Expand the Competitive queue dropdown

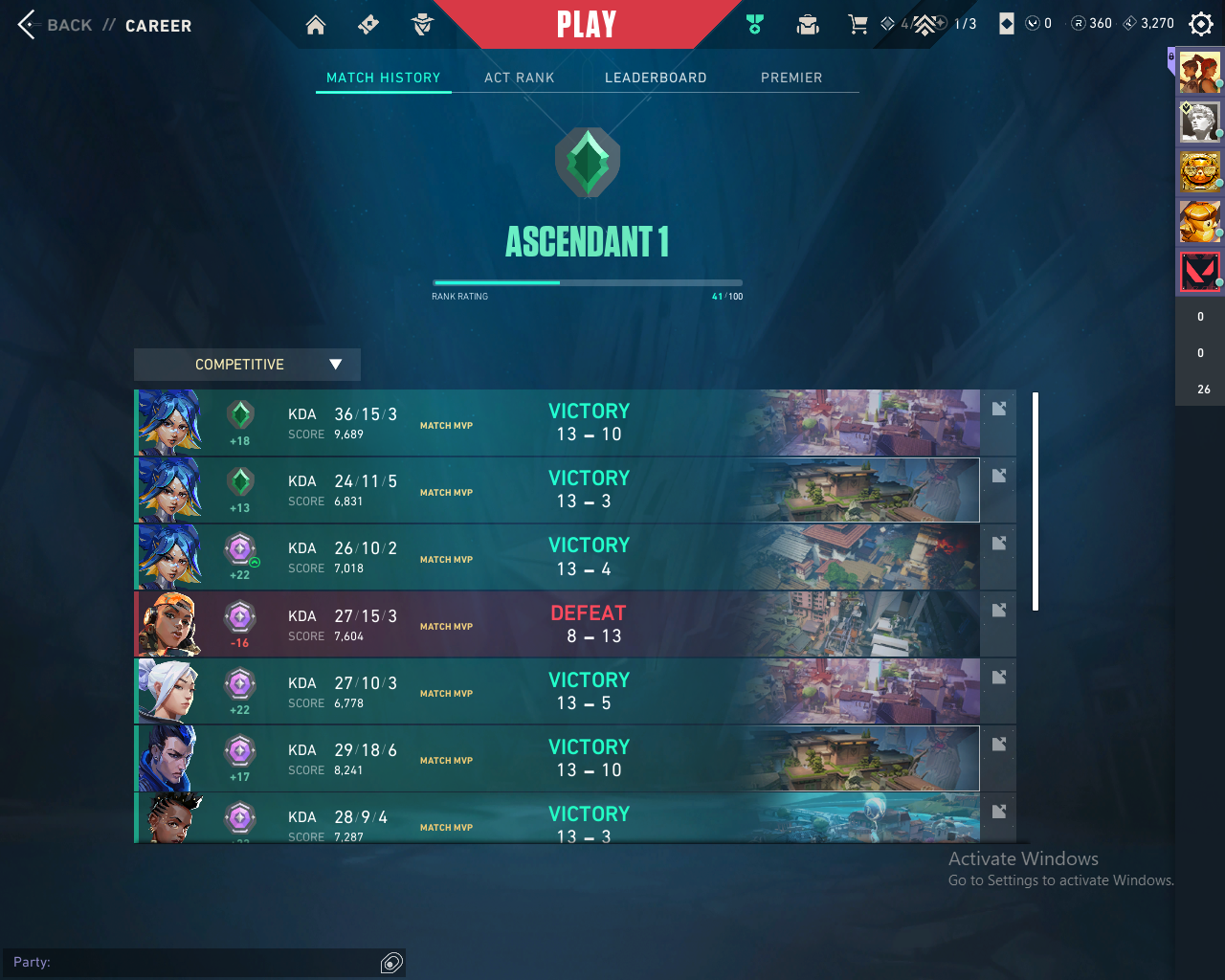[247, 365]
